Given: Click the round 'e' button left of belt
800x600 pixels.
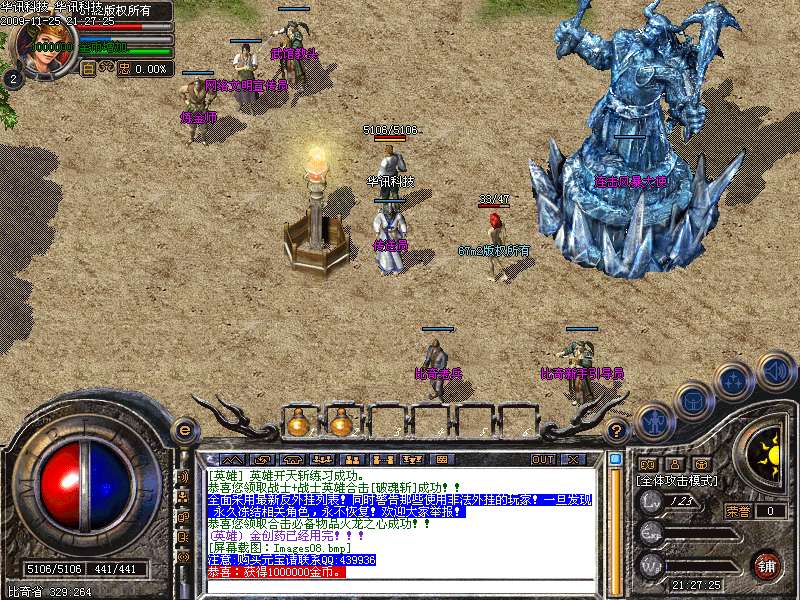Looking at the screenshot, I should coord(184,430).
